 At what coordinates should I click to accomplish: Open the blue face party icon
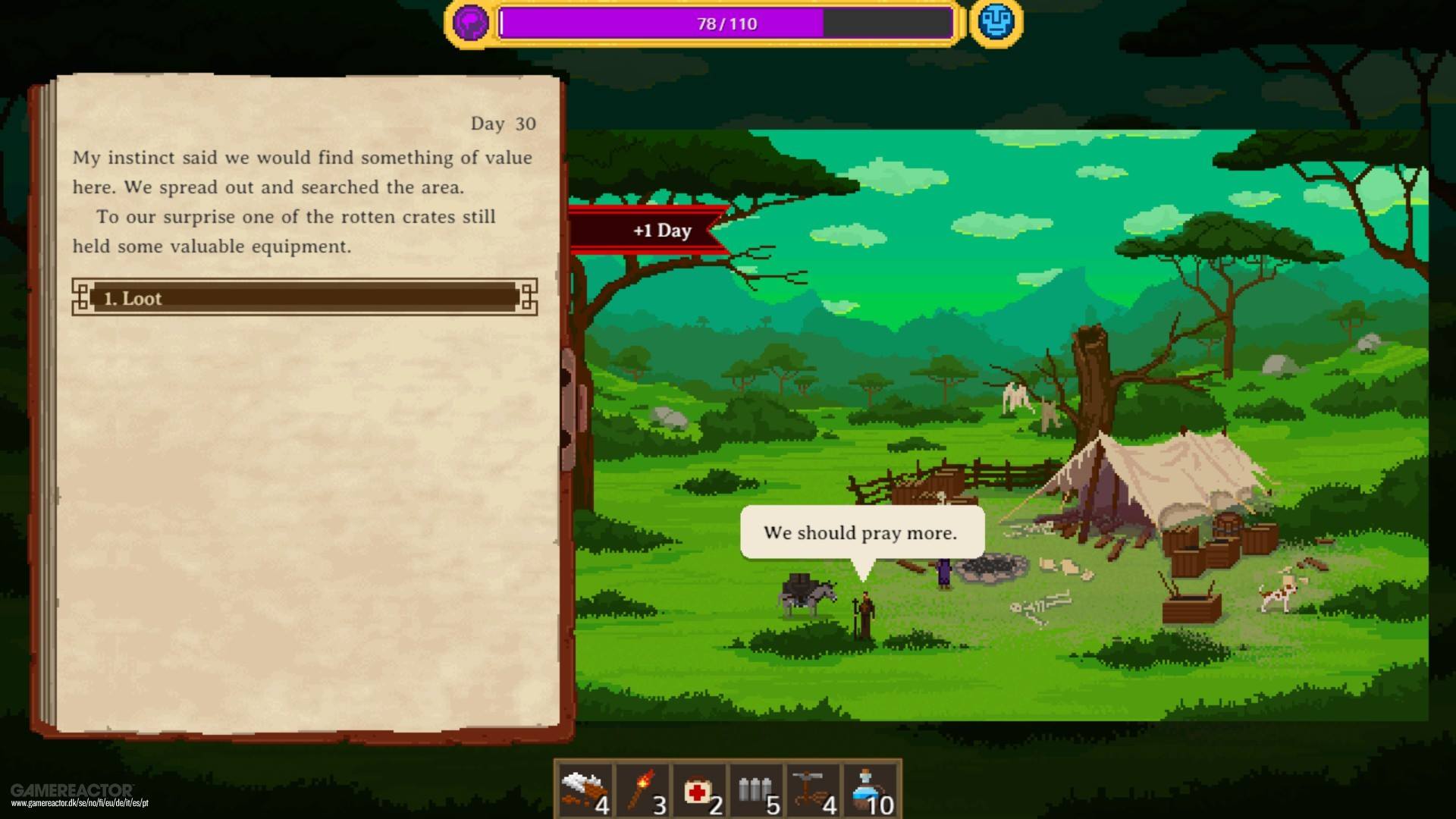click(x=996, y=23)
